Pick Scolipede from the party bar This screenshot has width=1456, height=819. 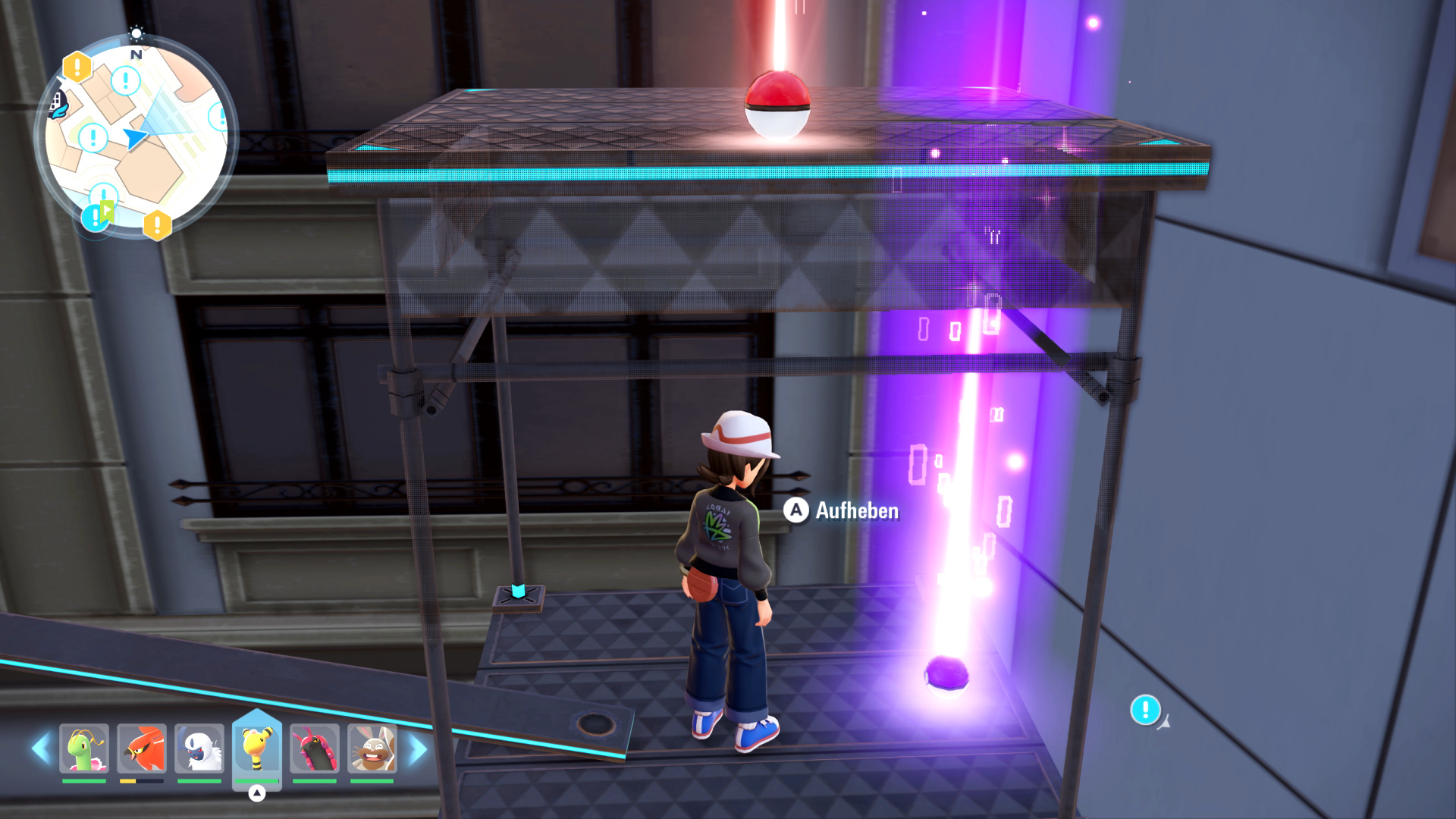coord(315,748)
